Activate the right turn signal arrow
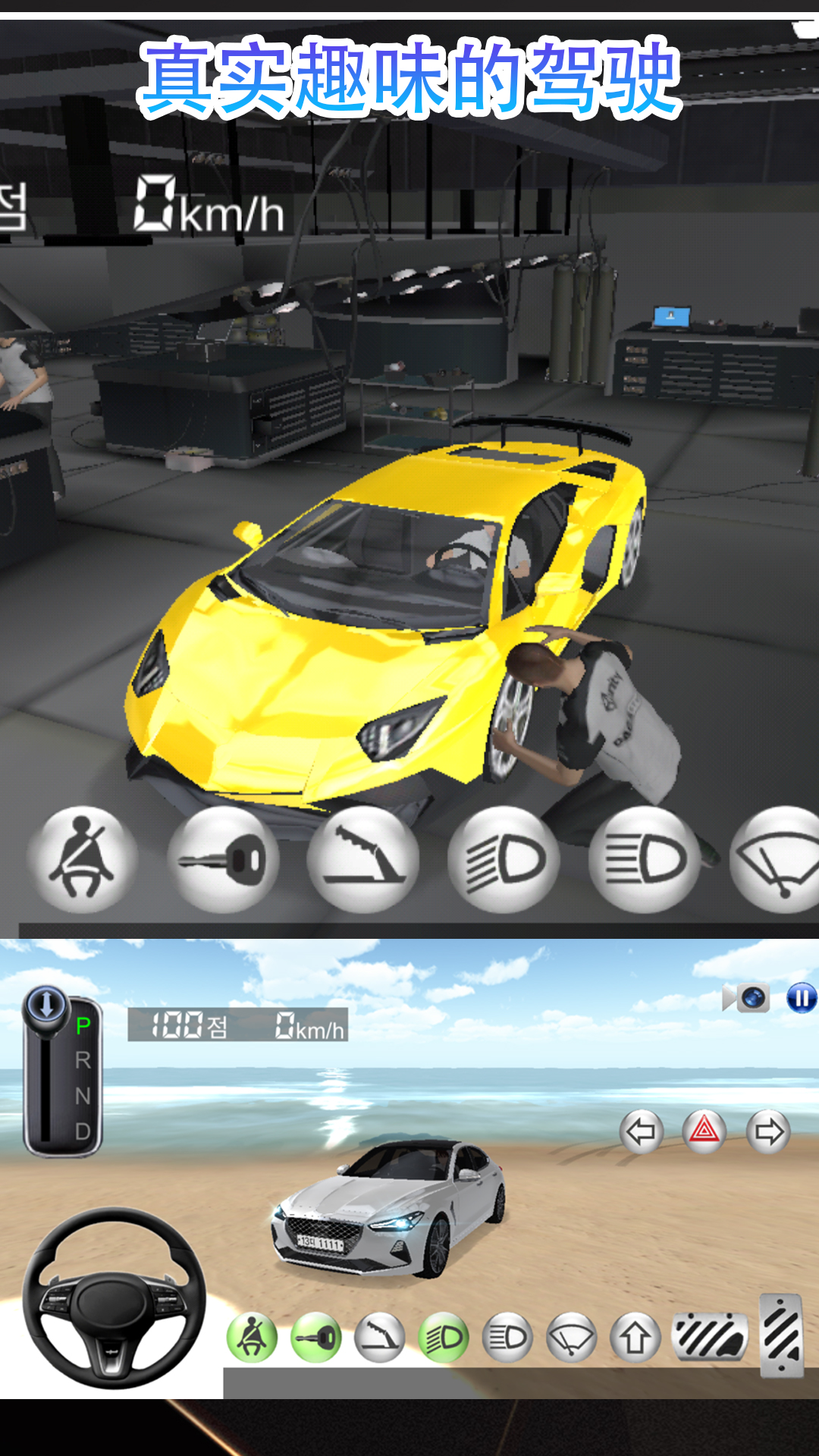This screenshot has width=819, height=1456. [x=768, y=1132]
